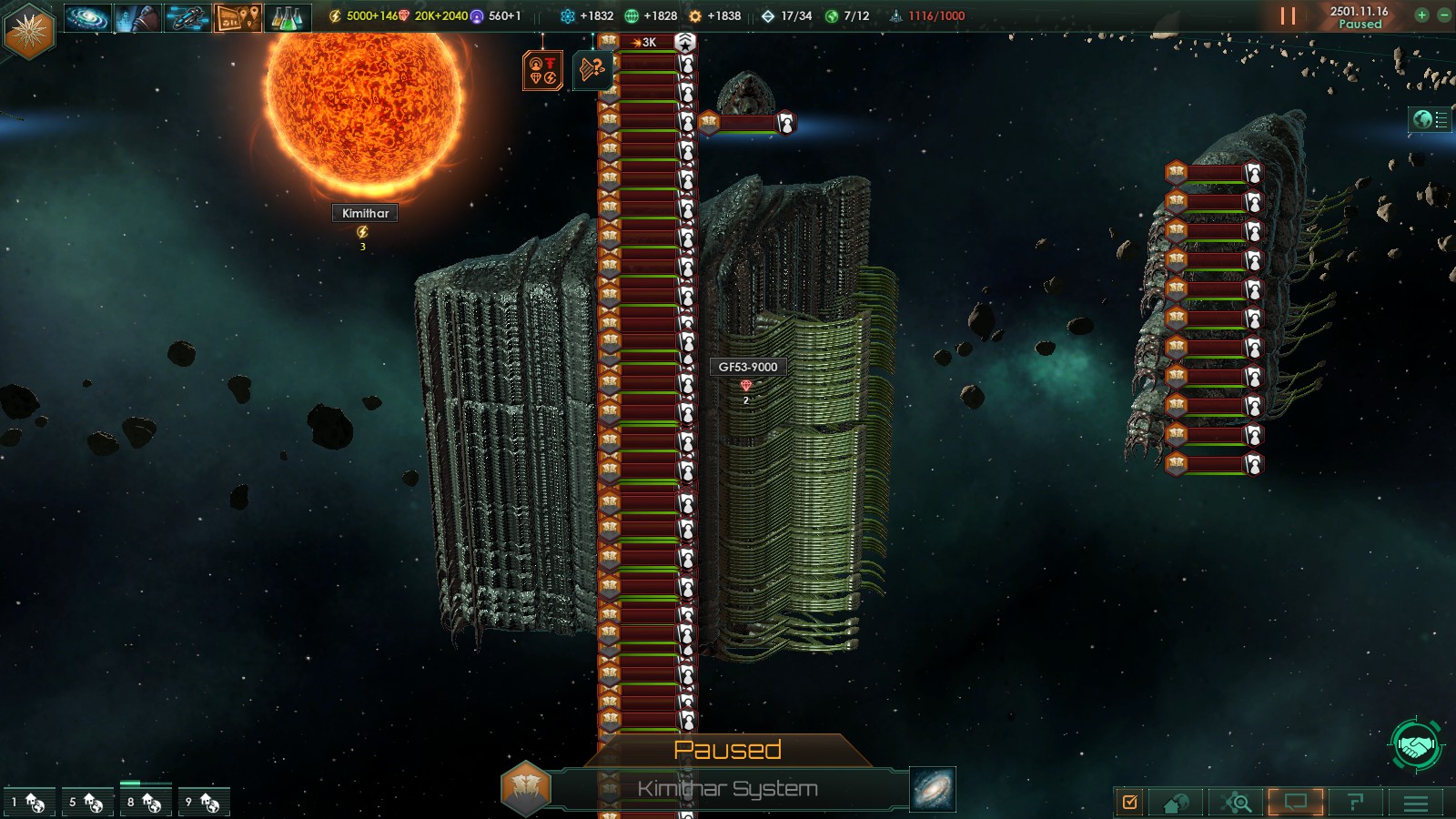The height and width of the screenshot is (819, 1456).
Task: Expand the outliner globe panel
Action: tap(1430, 119)
